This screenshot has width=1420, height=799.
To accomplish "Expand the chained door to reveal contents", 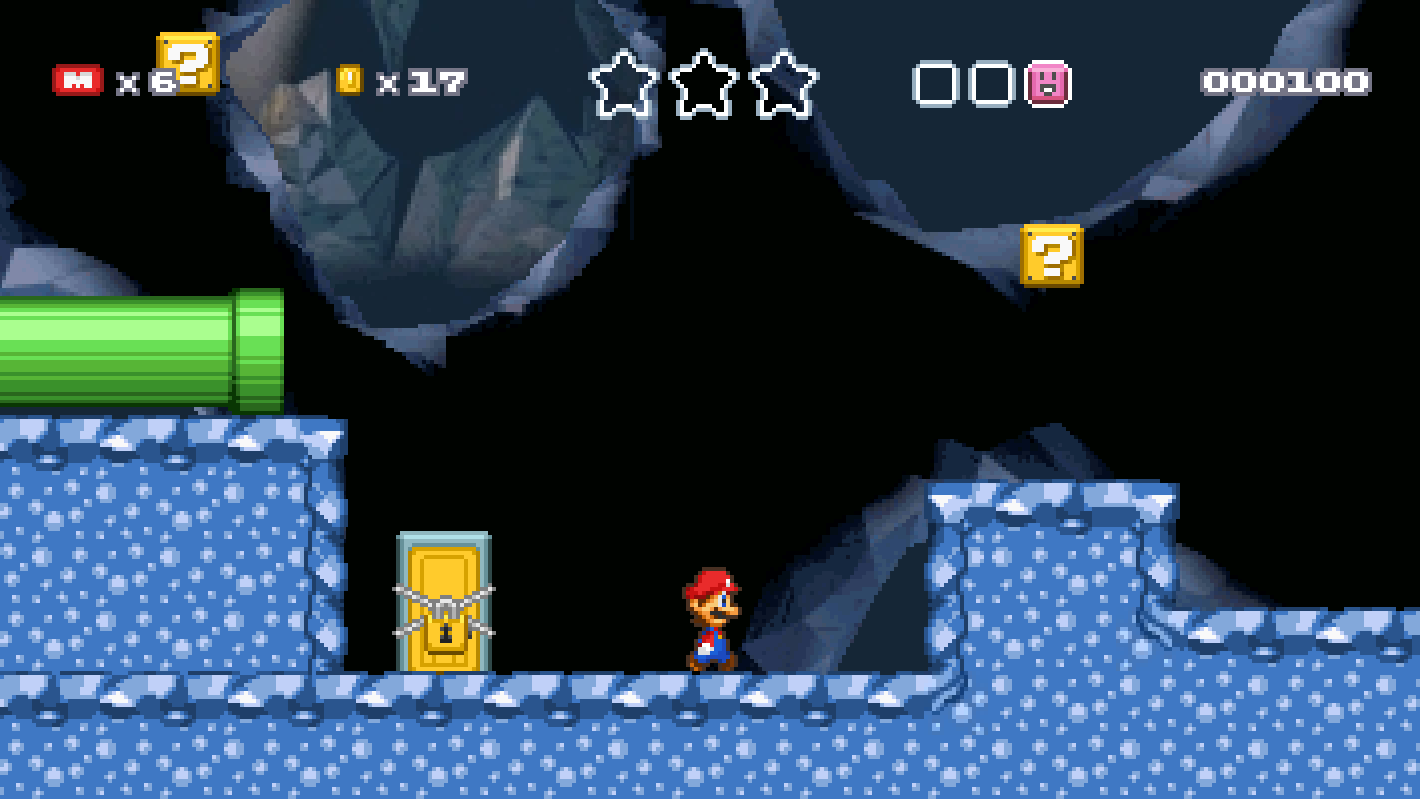I will click(x=443, y=600).
